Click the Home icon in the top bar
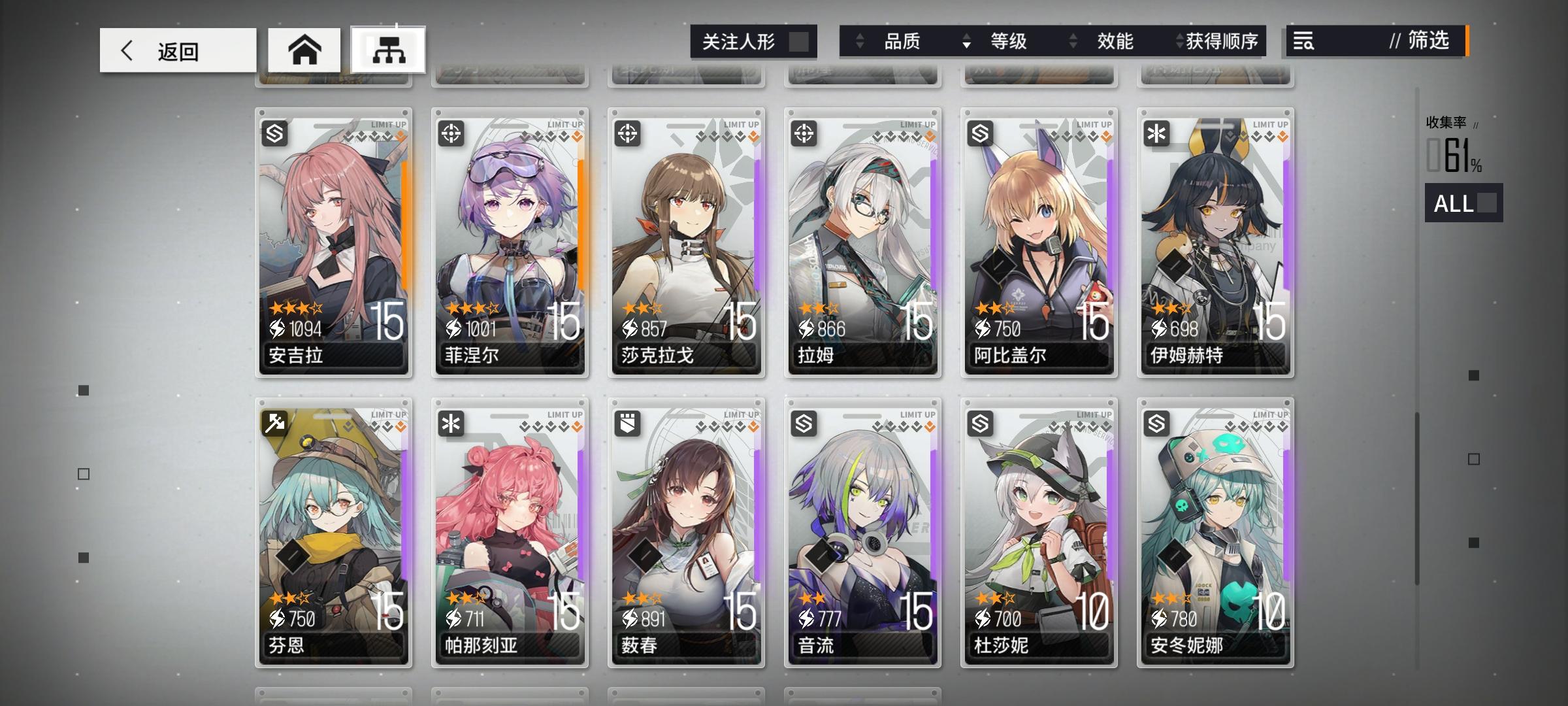This screenshot has width=1568, height=706. tap(306, 48)
